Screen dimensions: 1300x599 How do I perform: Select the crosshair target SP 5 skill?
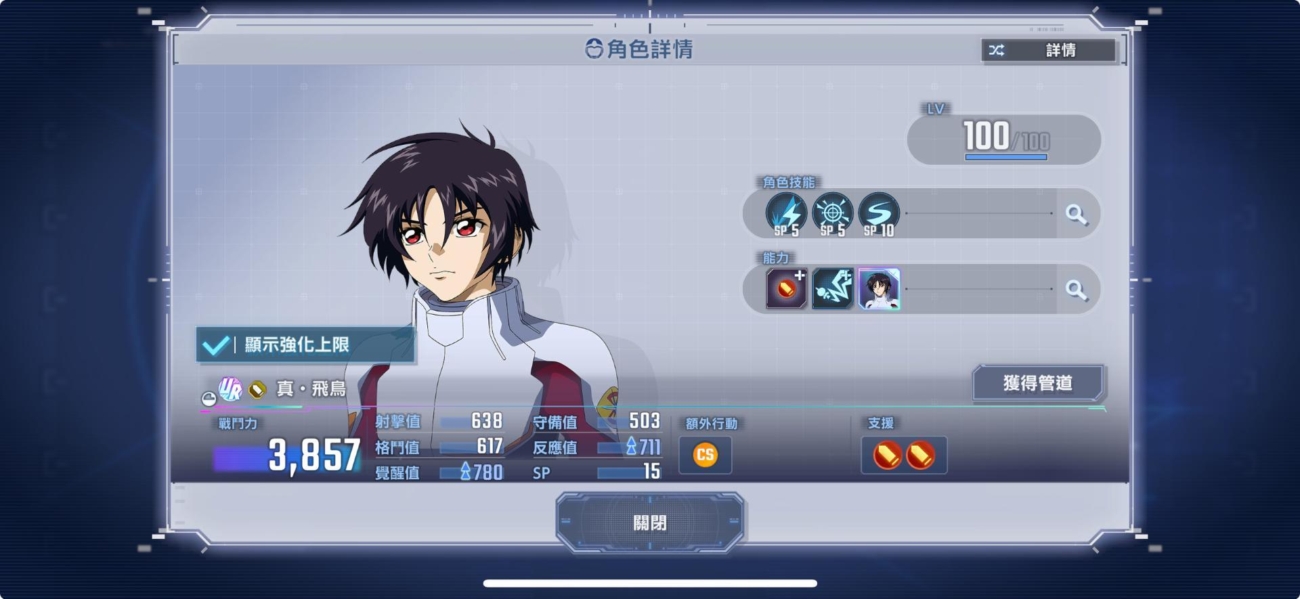[832, 214]
